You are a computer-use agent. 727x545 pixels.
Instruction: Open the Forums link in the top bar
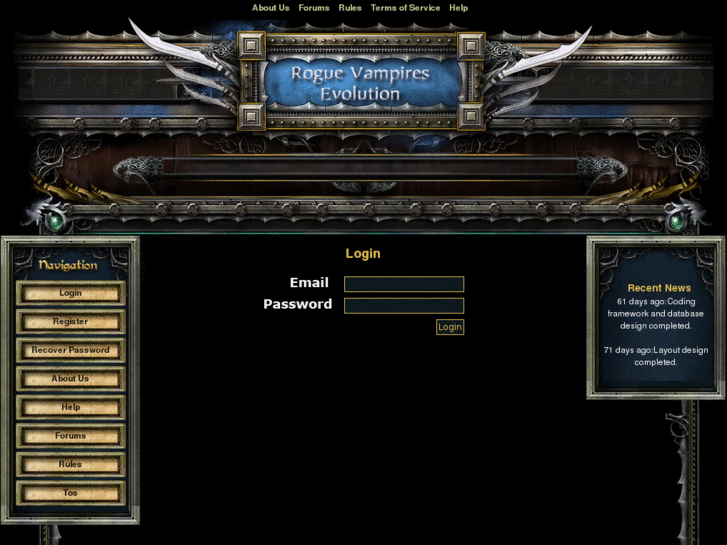pos(314,8)
